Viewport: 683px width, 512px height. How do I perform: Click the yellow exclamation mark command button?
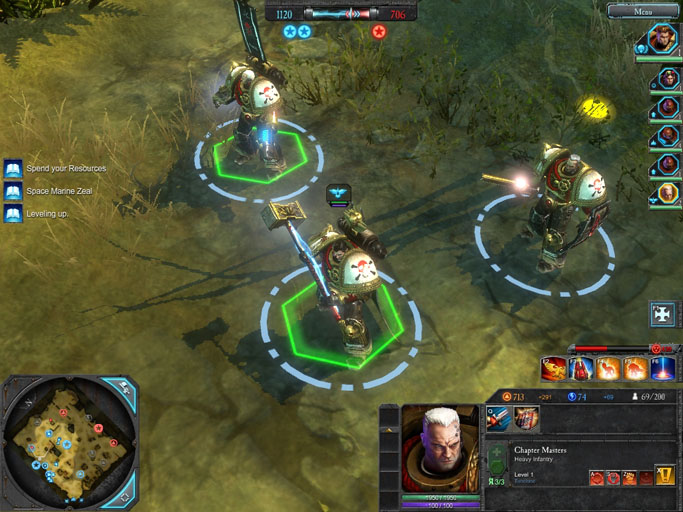pos(665,476)
